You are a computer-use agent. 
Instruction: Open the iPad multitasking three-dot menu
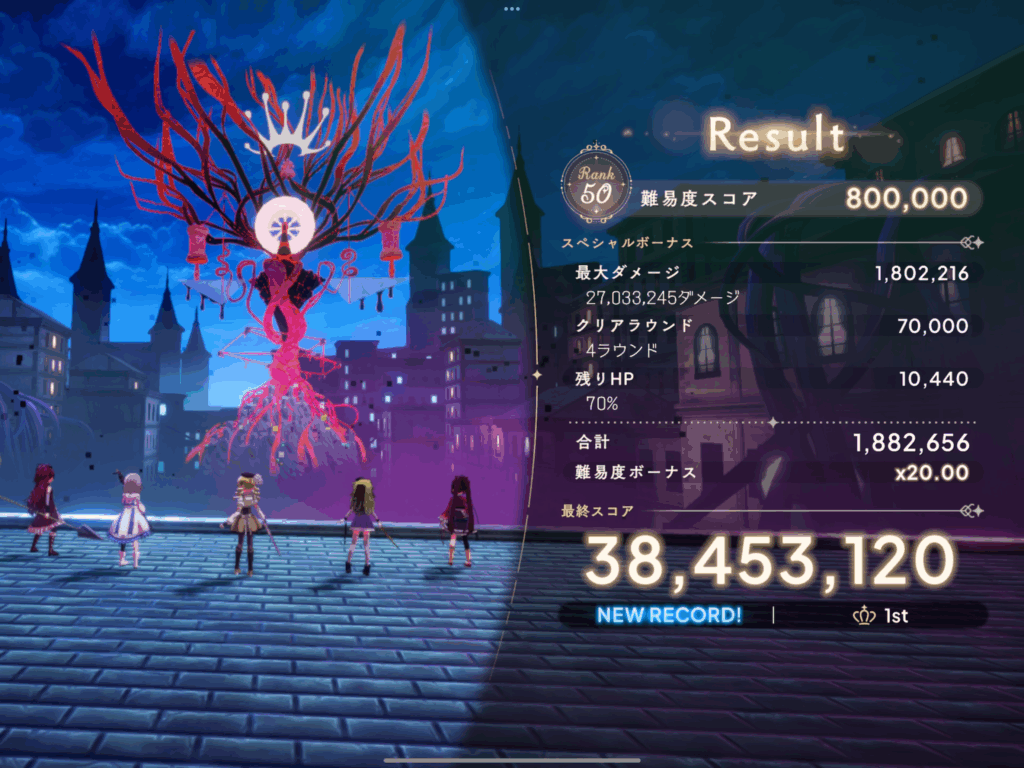(x=512, y=8)
